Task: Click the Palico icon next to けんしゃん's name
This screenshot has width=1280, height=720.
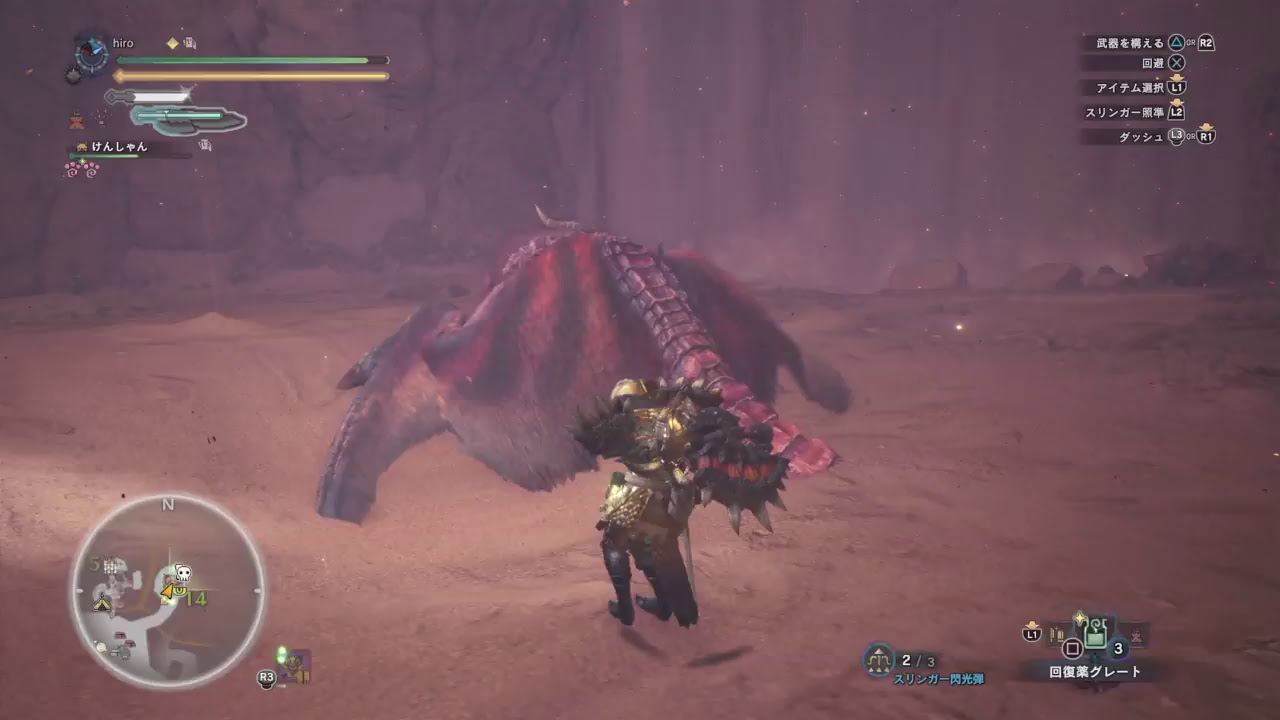Action: (81, 147)
